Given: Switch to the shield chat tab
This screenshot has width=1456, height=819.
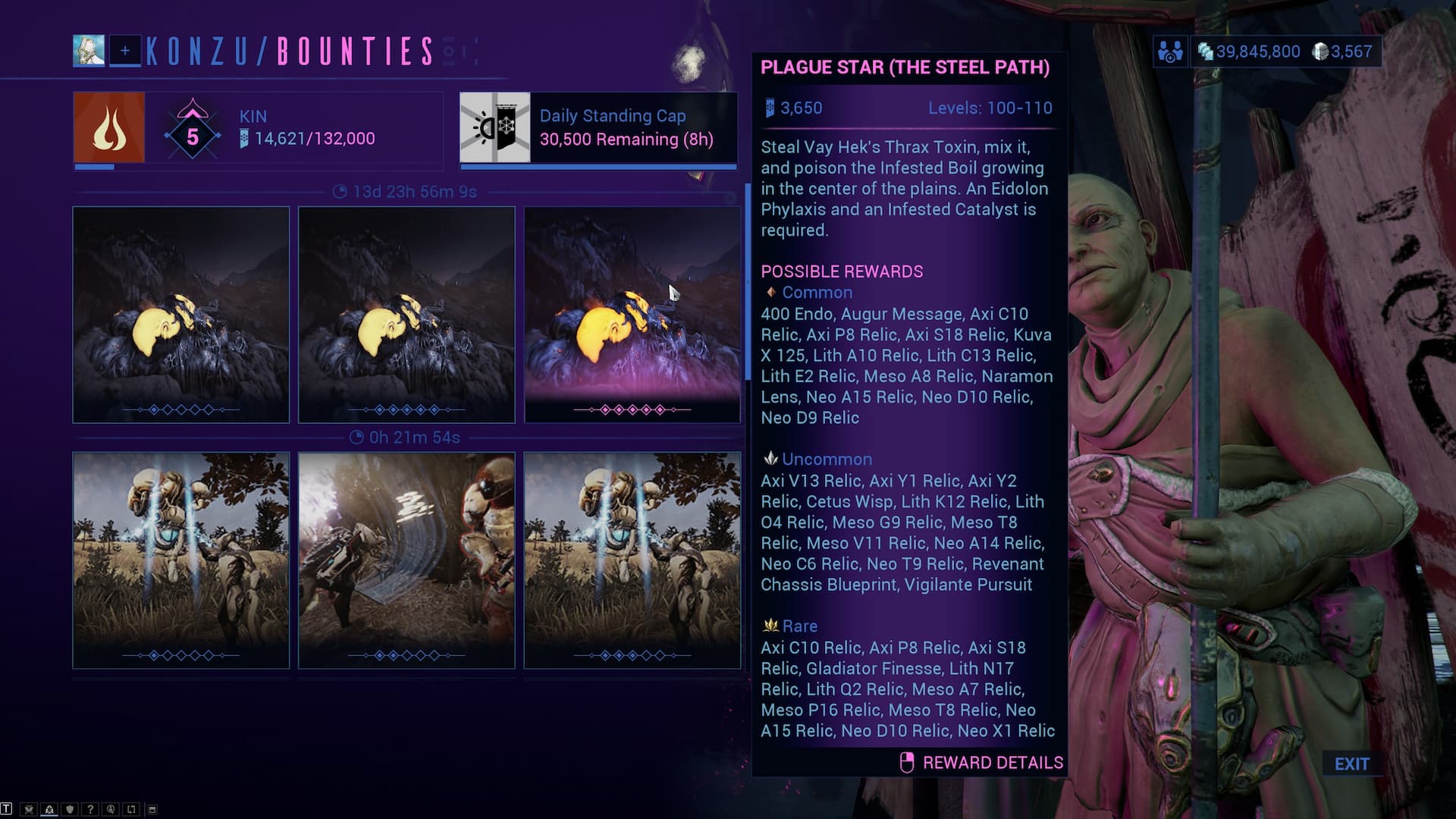Looking at the screenshot, I should [x=70, y=809].
